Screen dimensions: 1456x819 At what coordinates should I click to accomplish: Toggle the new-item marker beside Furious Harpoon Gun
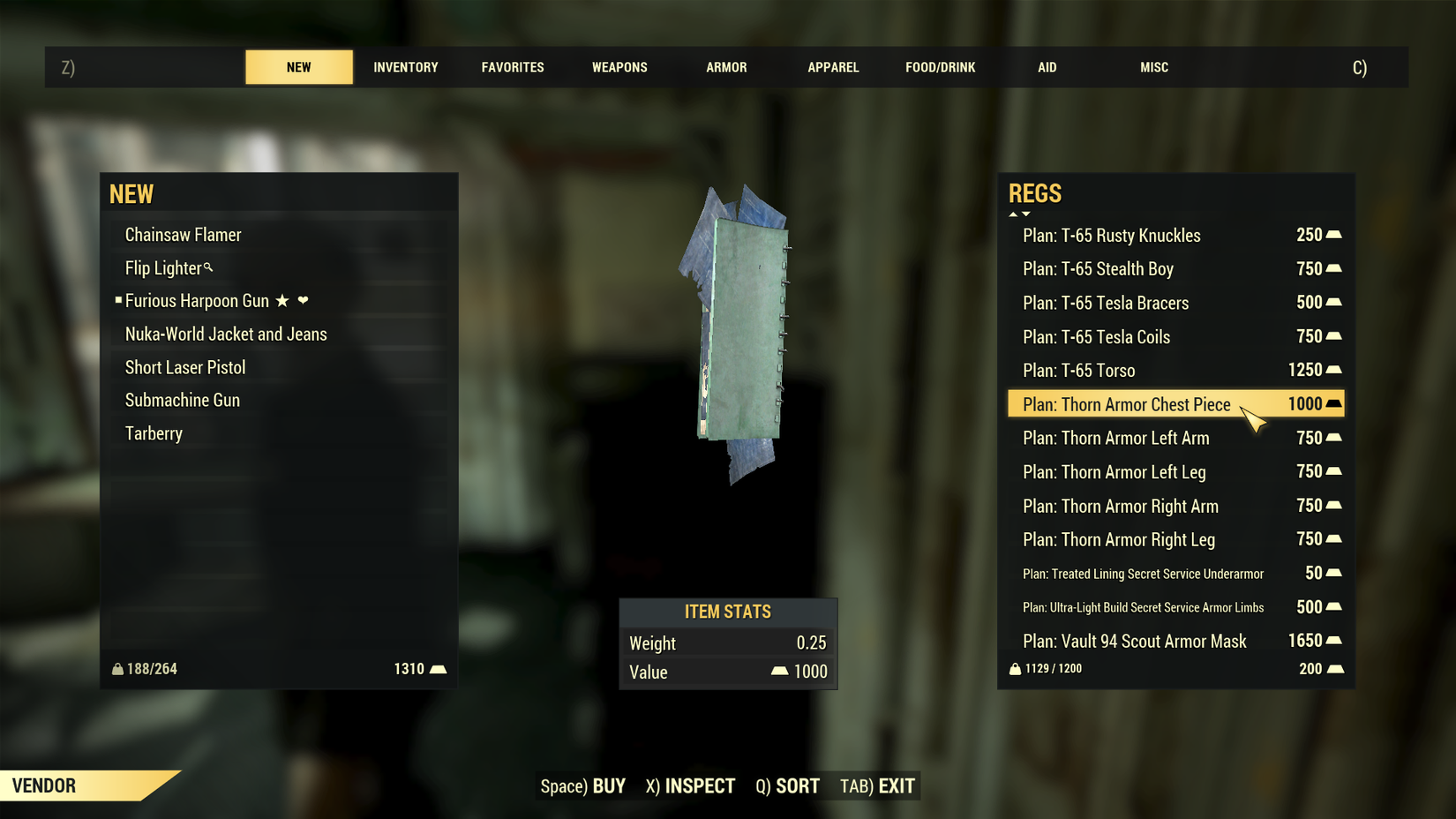click(x=119, y=300)
